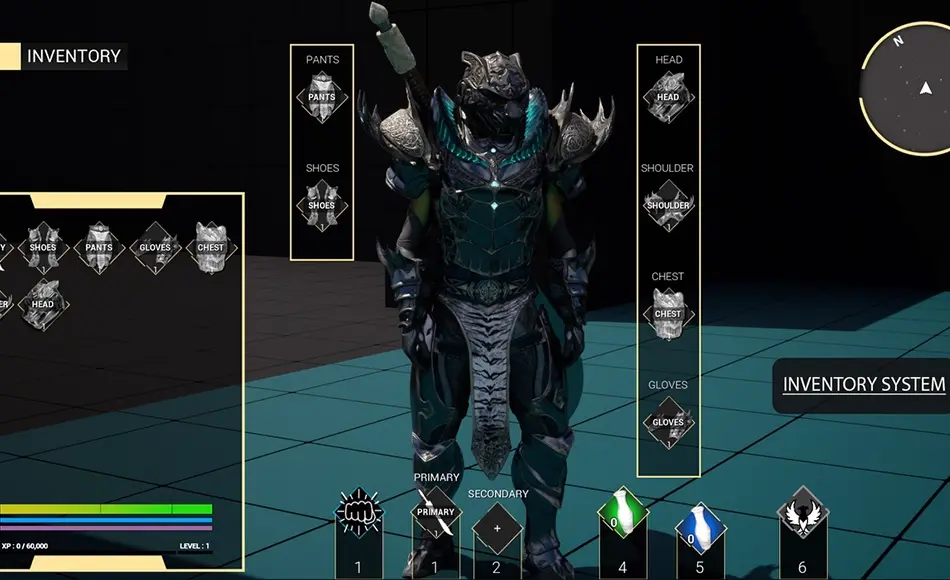Click the Inventory header label
950x580 pixels.
point(73,56)
